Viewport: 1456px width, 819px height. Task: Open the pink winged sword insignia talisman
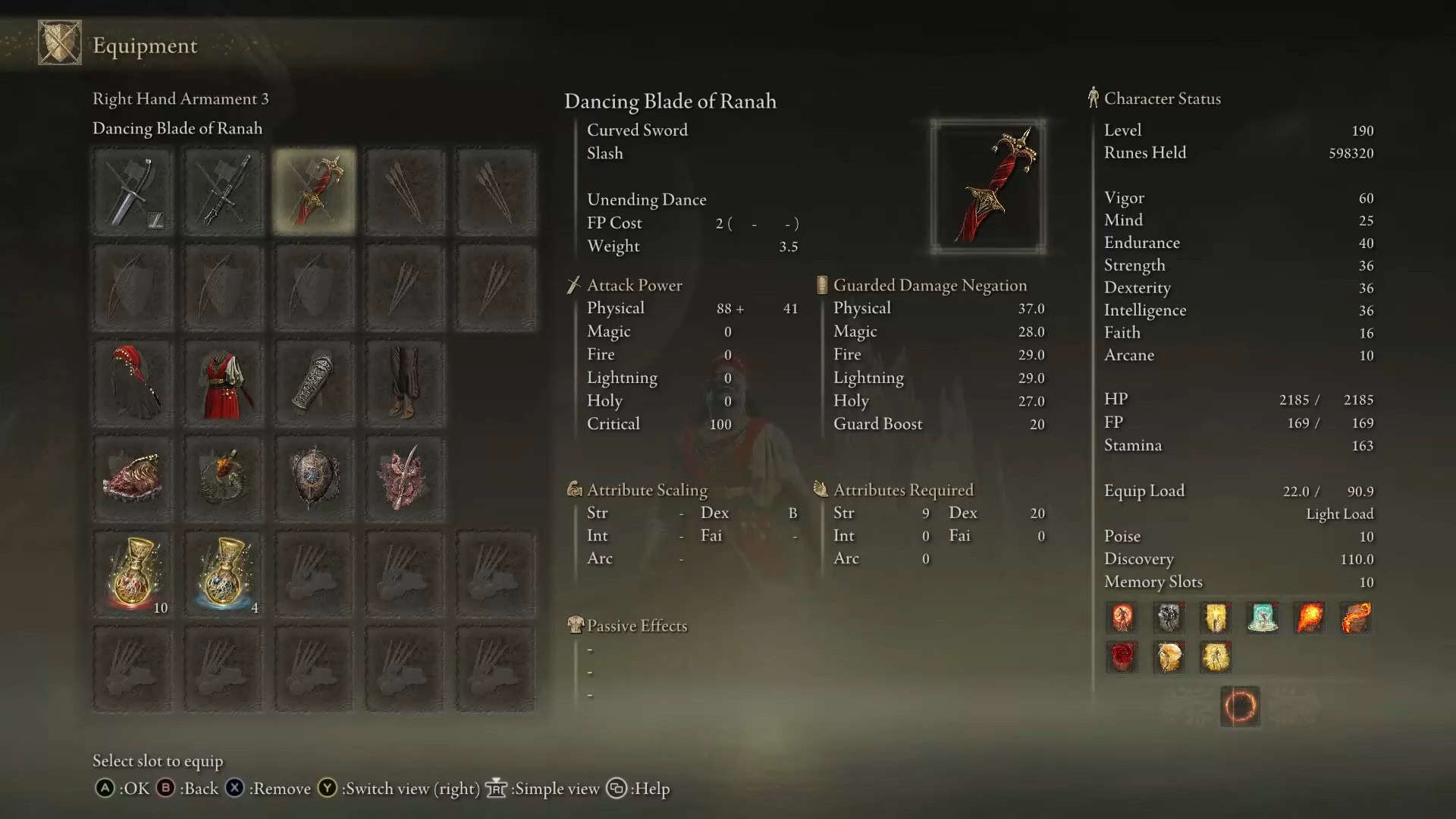coord(404,478)
